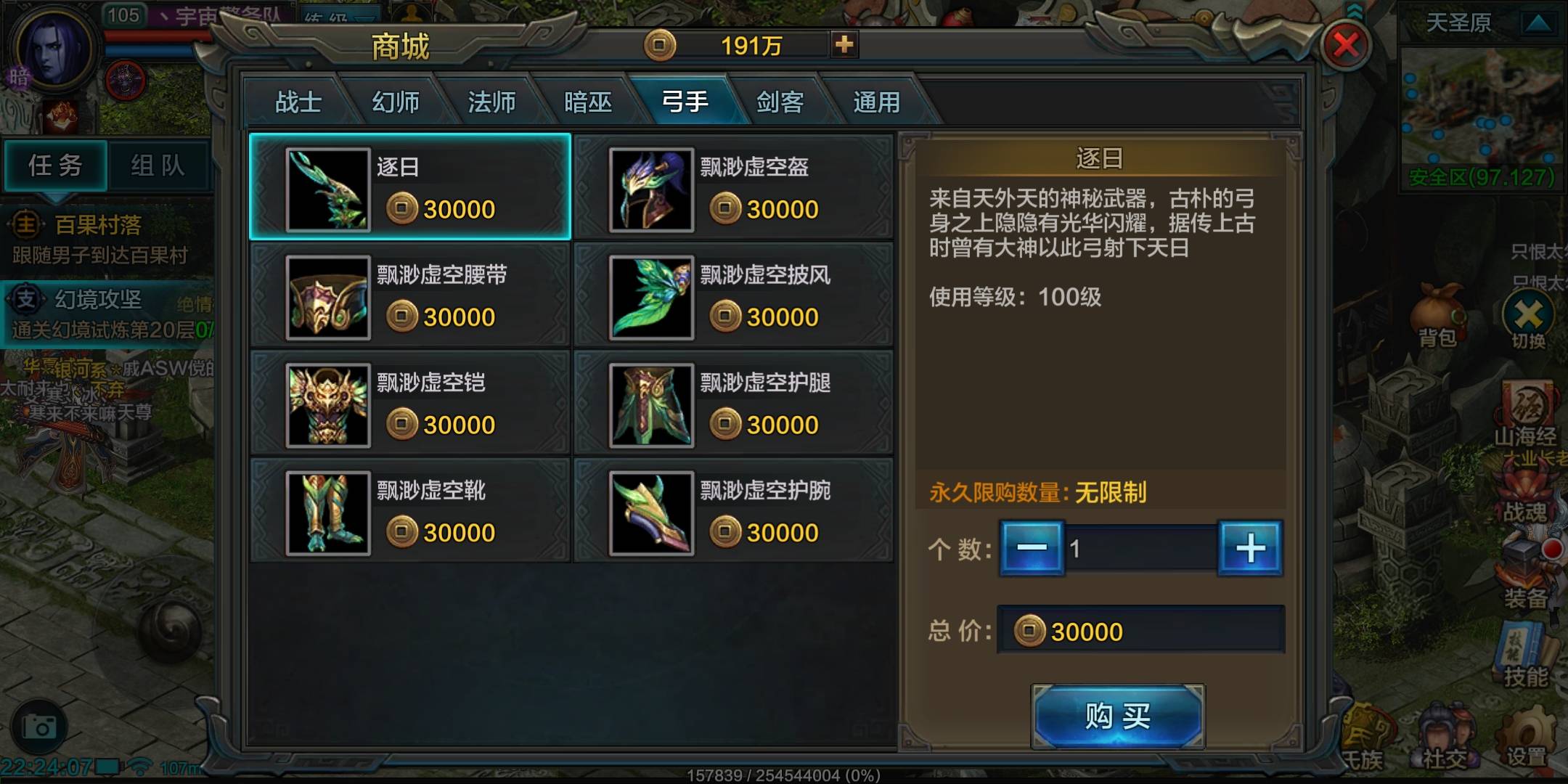
Task: Open currency top-up with the + icon
Action: (844, 44)
